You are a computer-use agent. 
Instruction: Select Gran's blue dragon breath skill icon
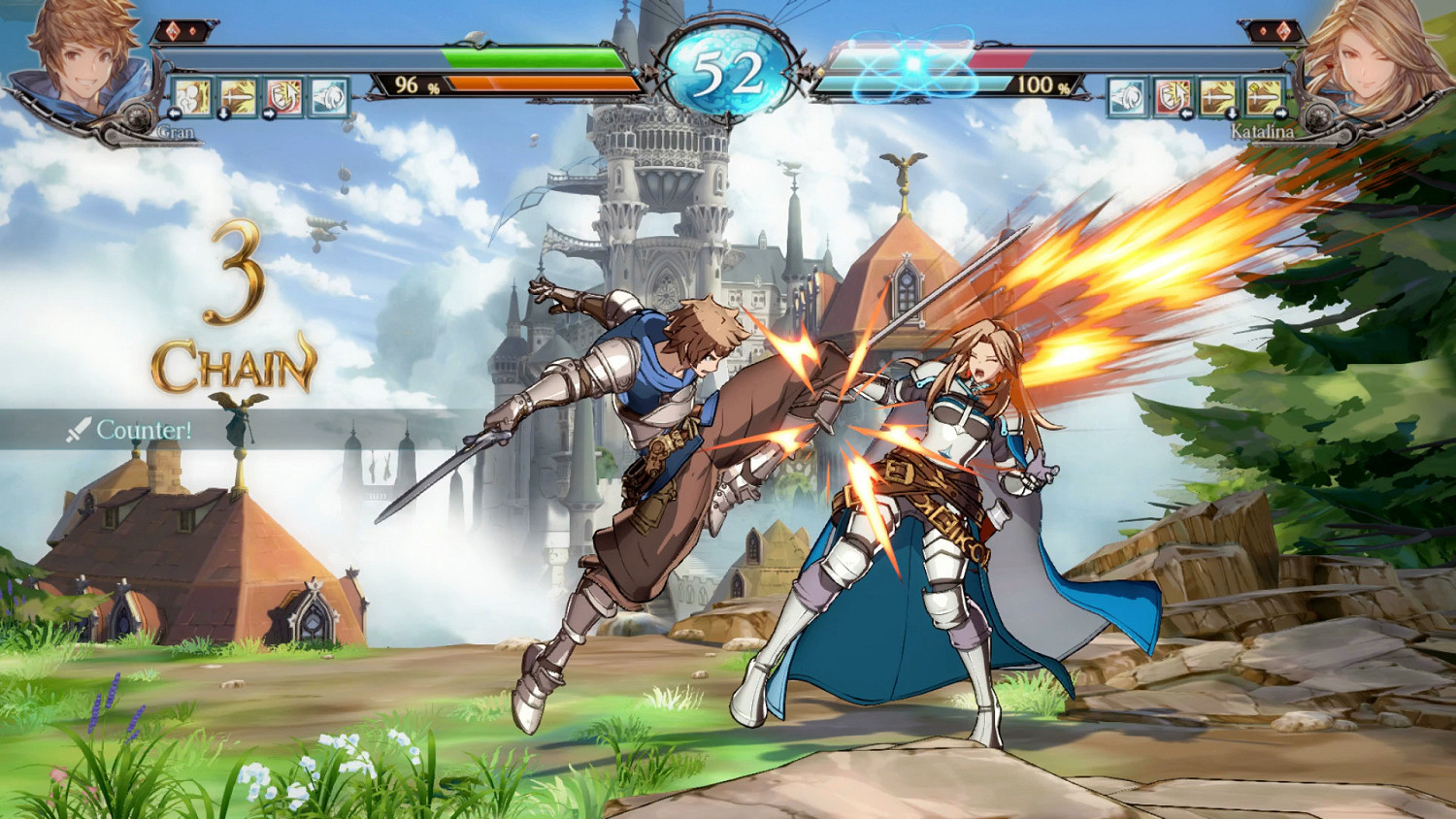click(329, 96)
